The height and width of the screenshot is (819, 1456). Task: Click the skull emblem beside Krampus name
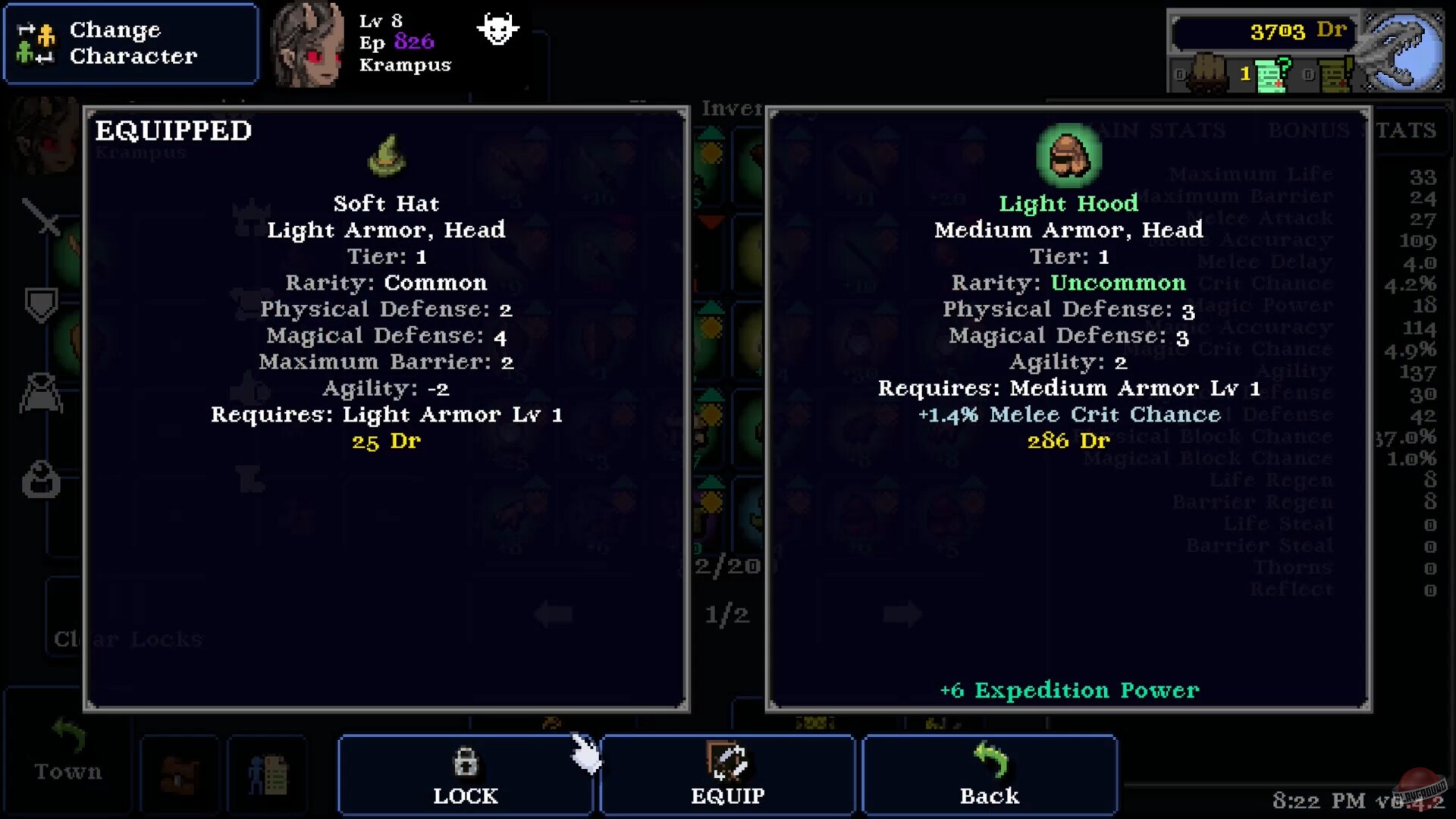[x=497, y=30]
